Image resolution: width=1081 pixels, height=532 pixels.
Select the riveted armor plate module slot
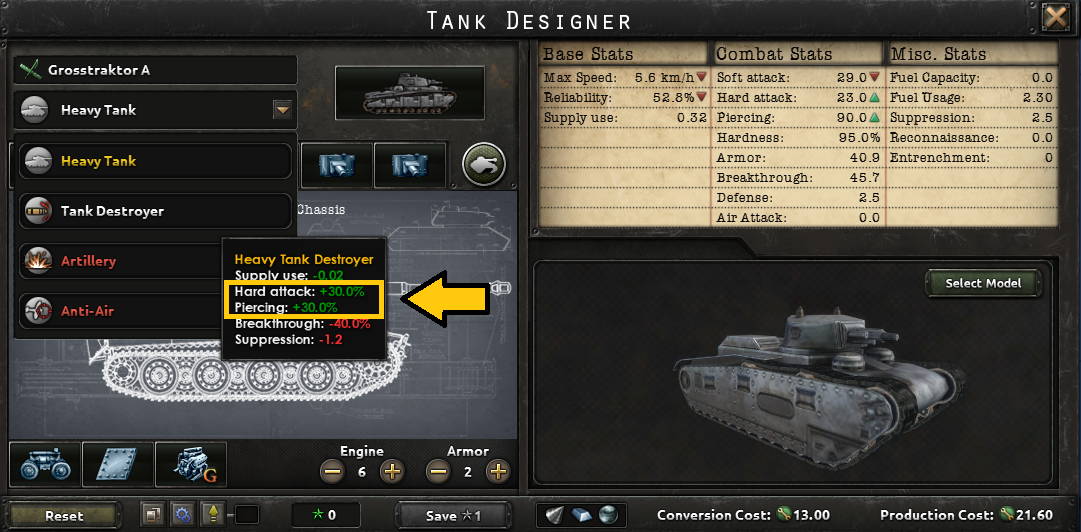tap(118, 465)
